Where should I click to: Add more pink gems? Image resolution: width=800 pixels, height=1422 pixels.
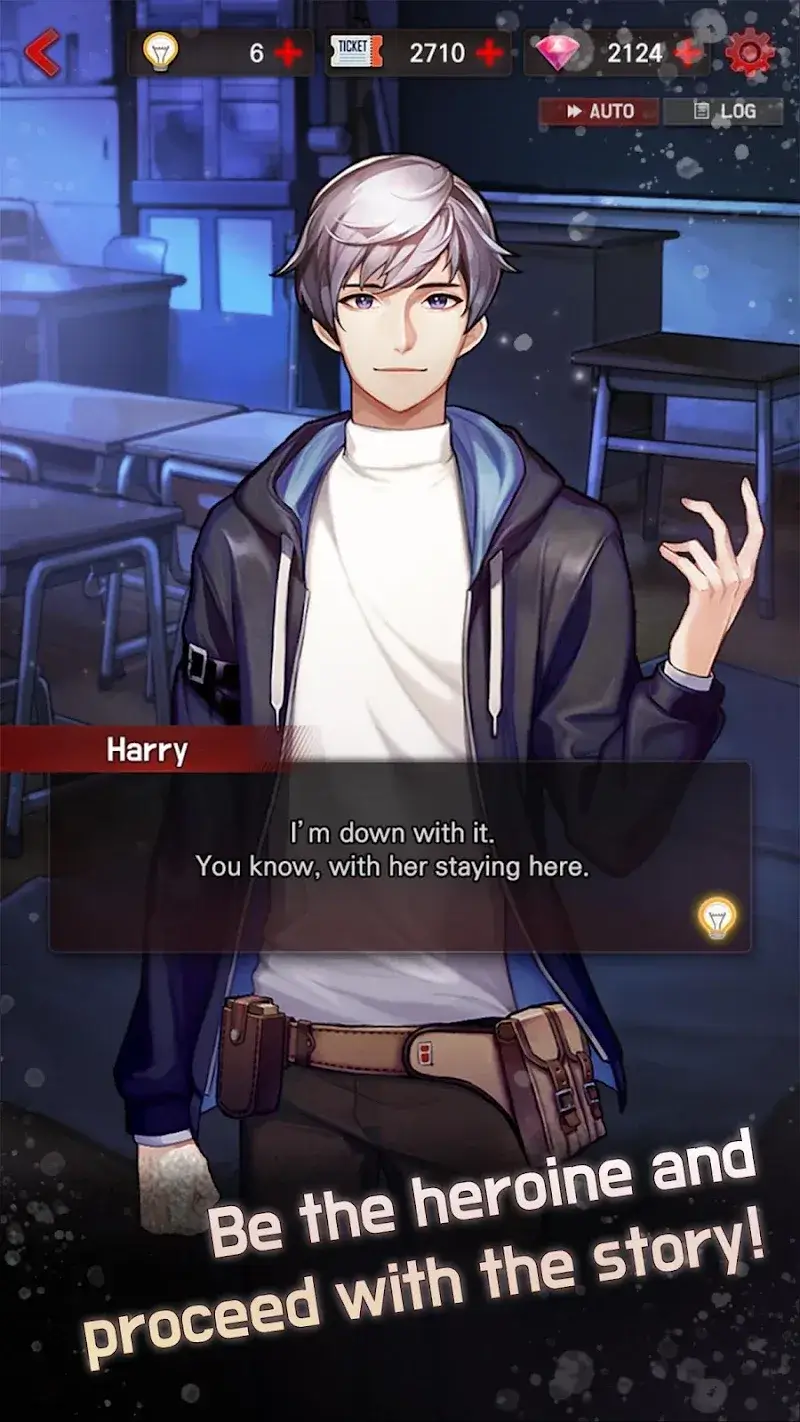(x=688, y=53)
